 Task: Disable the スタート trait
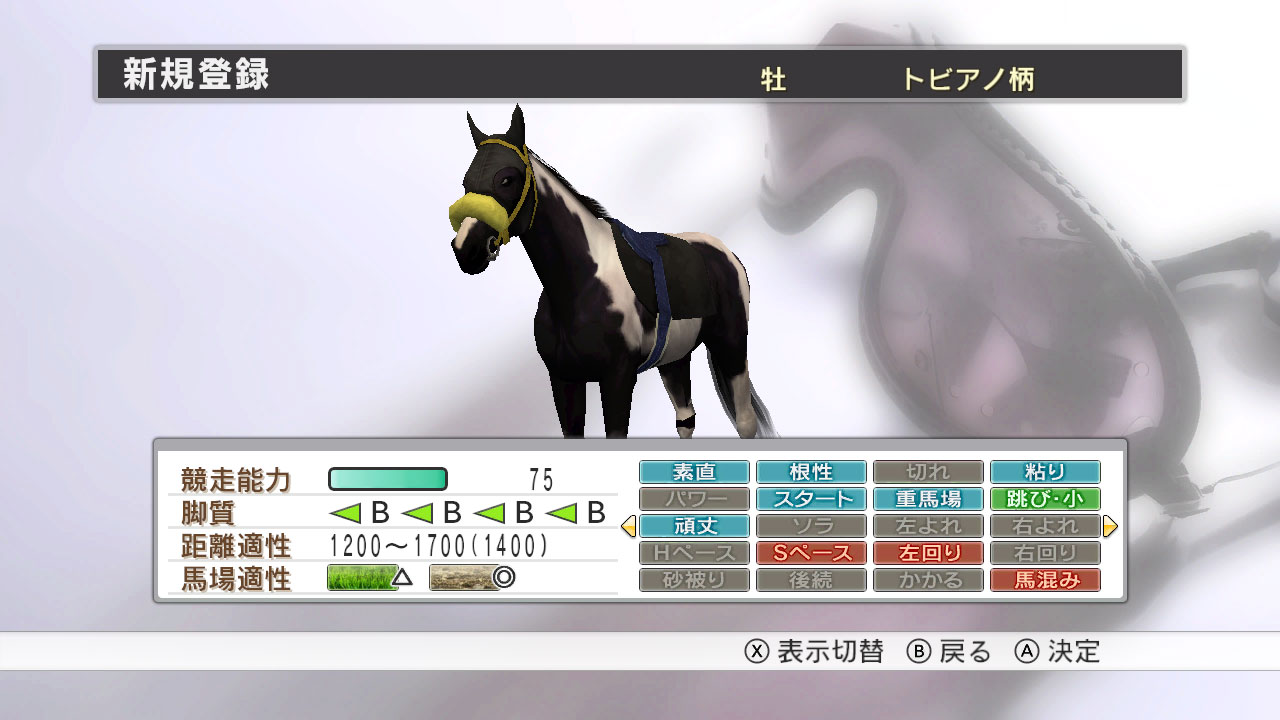pos(811,498)
